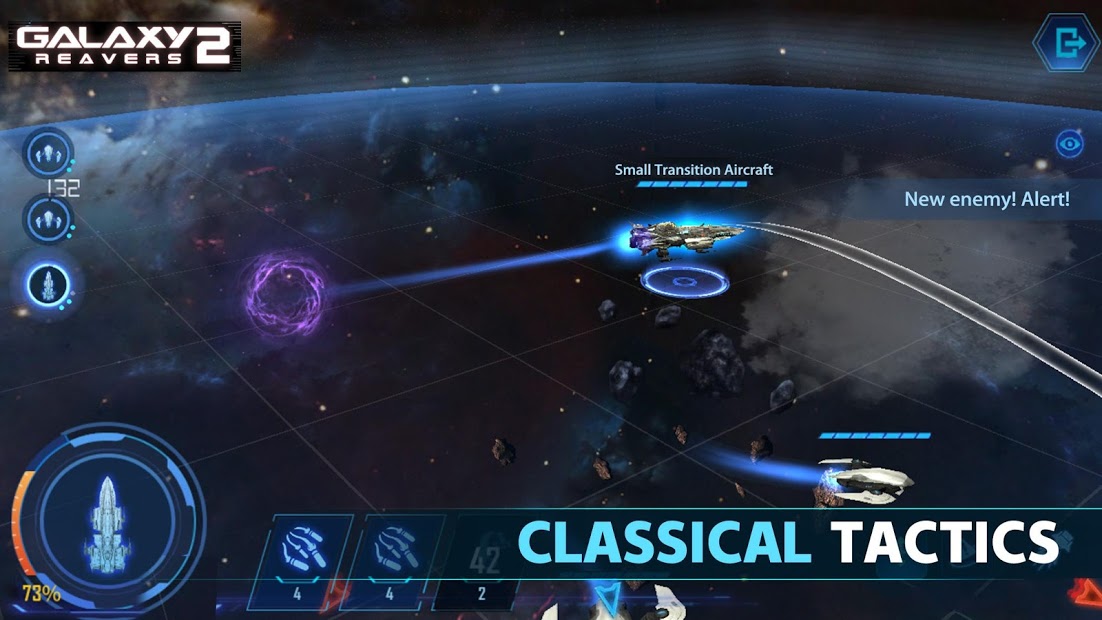Select the highlighted single-ship fleet icon
The height and width of the screenshot is (620, 1102).
pos(48,285)
